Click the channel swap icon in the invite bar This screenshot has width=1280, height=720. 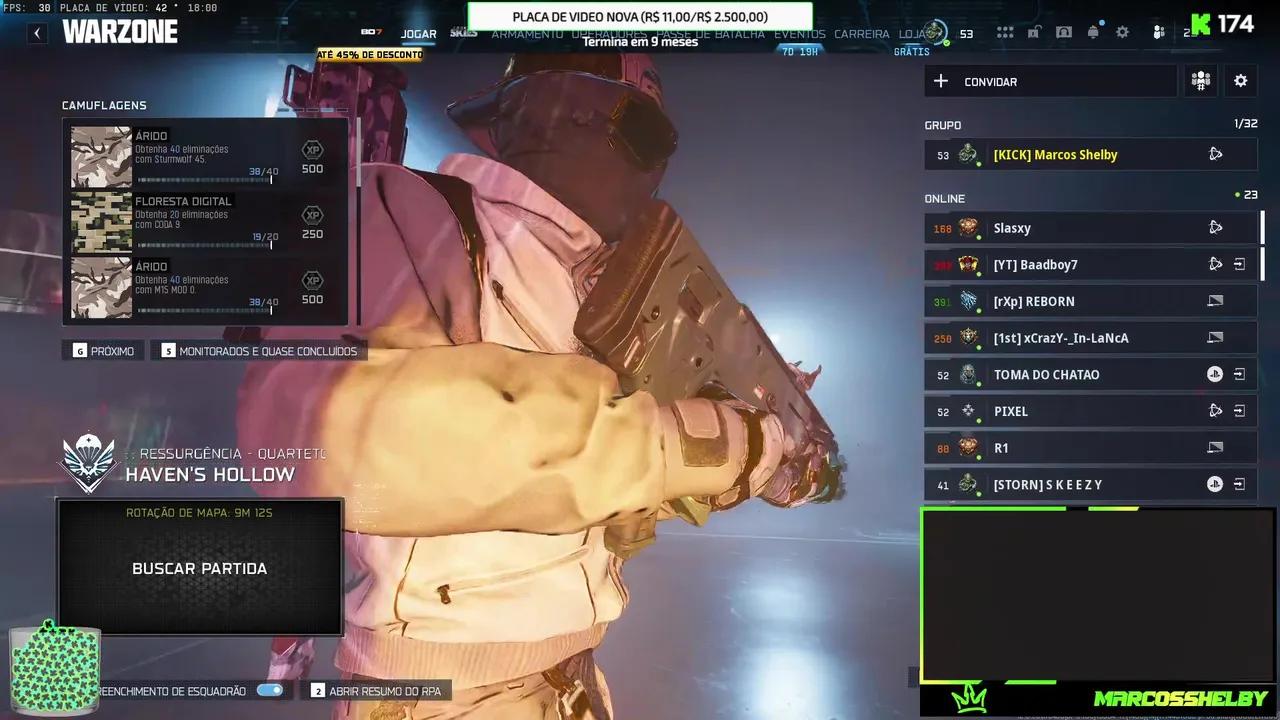[x=1200, y=81]
